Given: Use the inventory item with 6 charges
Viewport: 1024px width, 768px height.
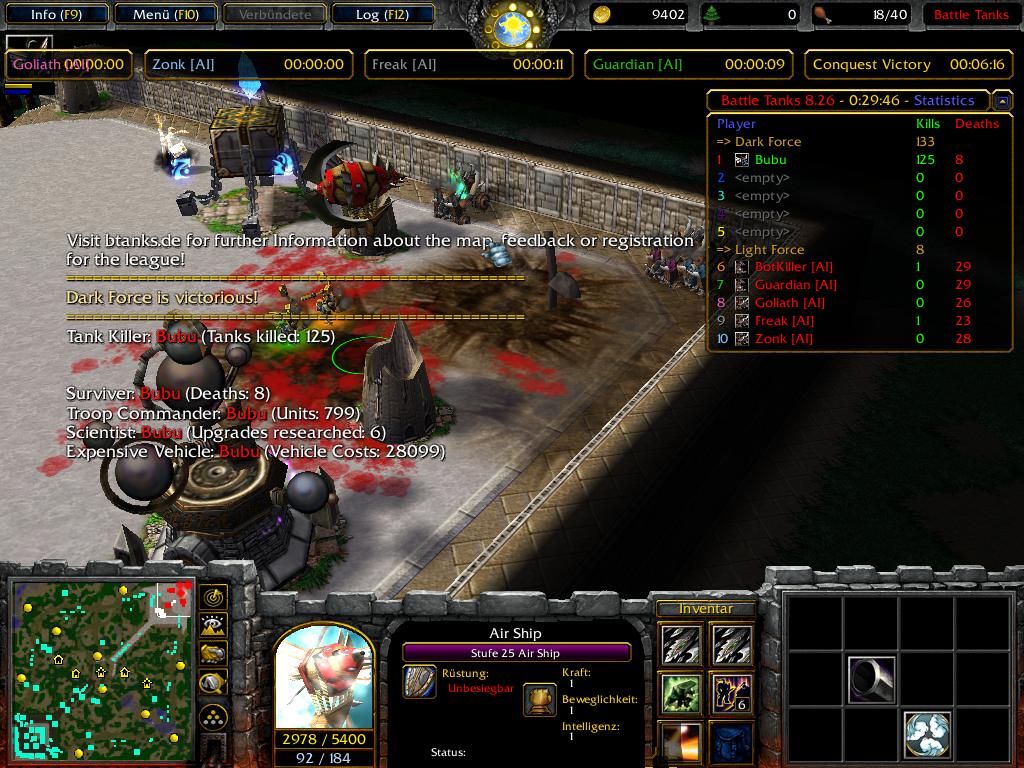Looking at the screenshot, I should [x=731, y=694].
